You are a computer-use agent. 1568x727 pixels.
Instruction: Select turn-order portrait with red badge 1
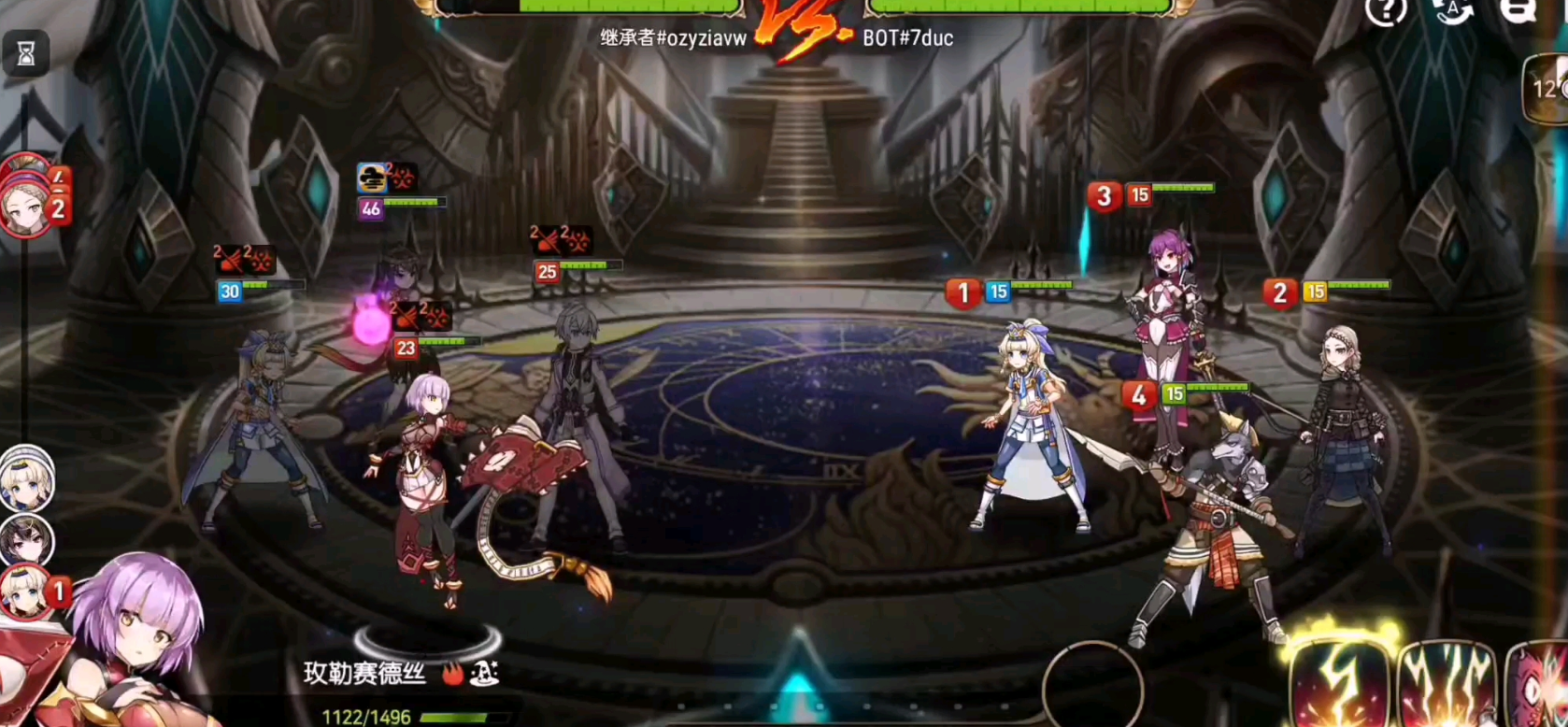(x=28, y=592)
